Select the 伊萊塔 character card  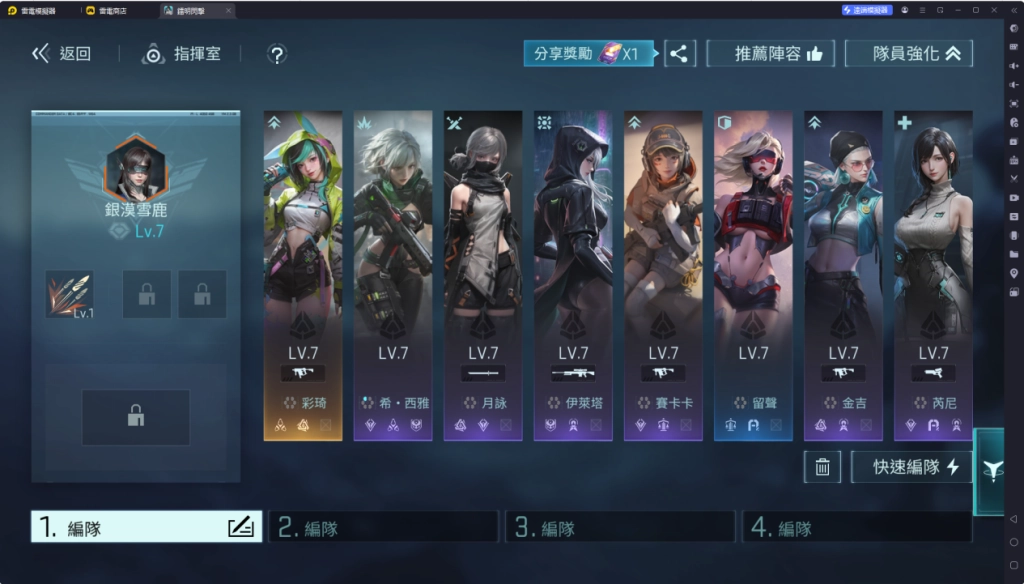tap(573, 275)
